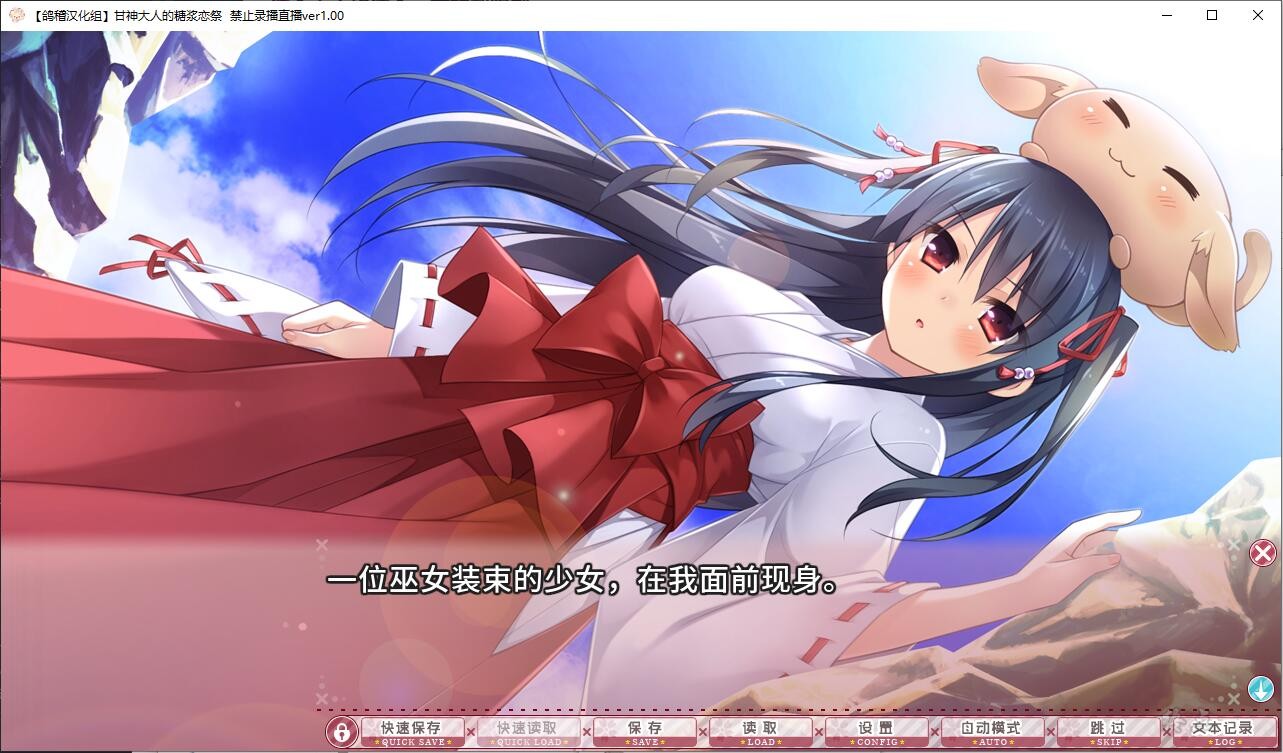
Task: Enable 跳过 Skip mode
Action: (1106, 732)
